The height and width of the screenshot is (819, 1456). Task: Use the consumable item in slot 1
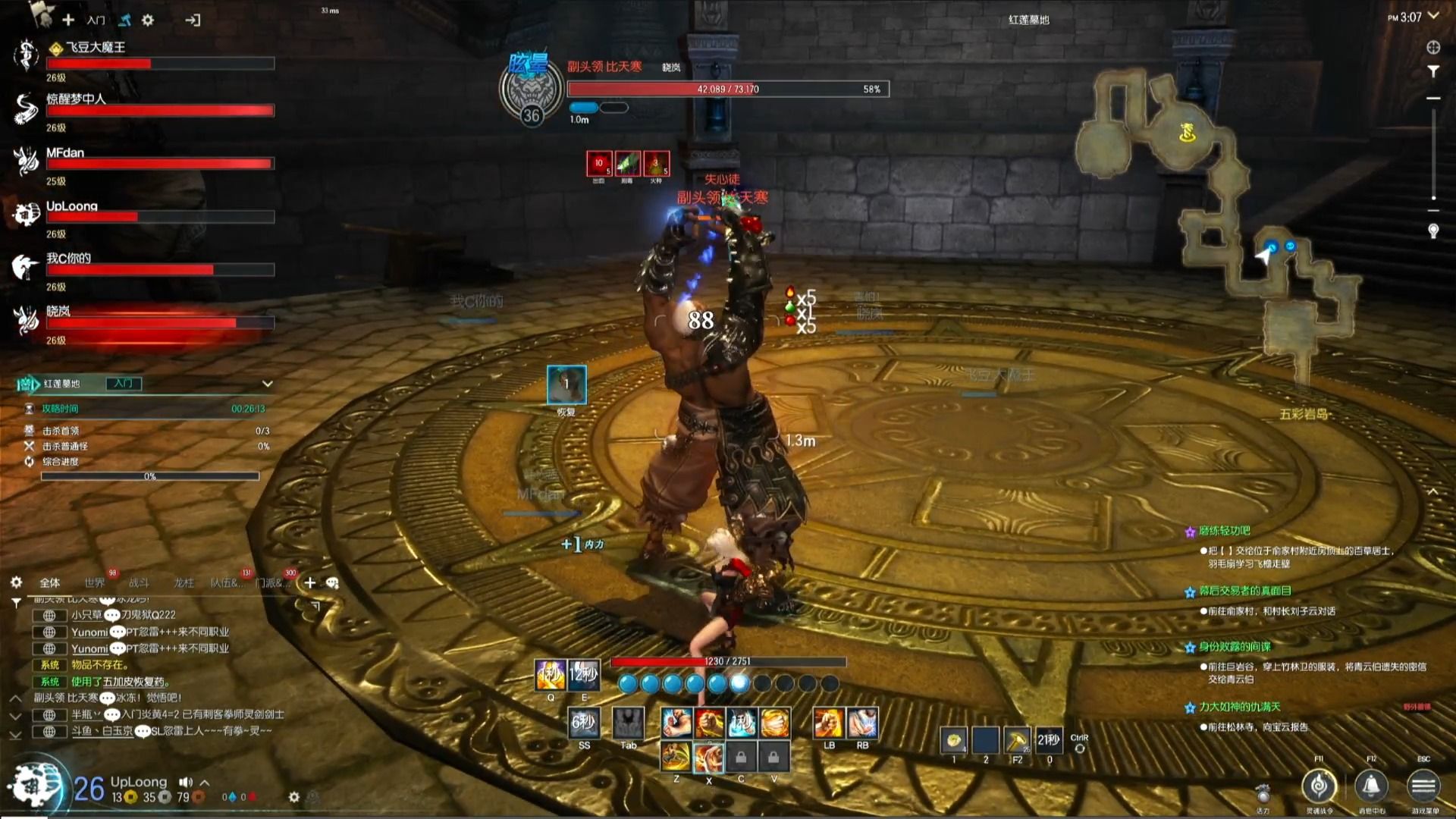click(x=953, y=739)
